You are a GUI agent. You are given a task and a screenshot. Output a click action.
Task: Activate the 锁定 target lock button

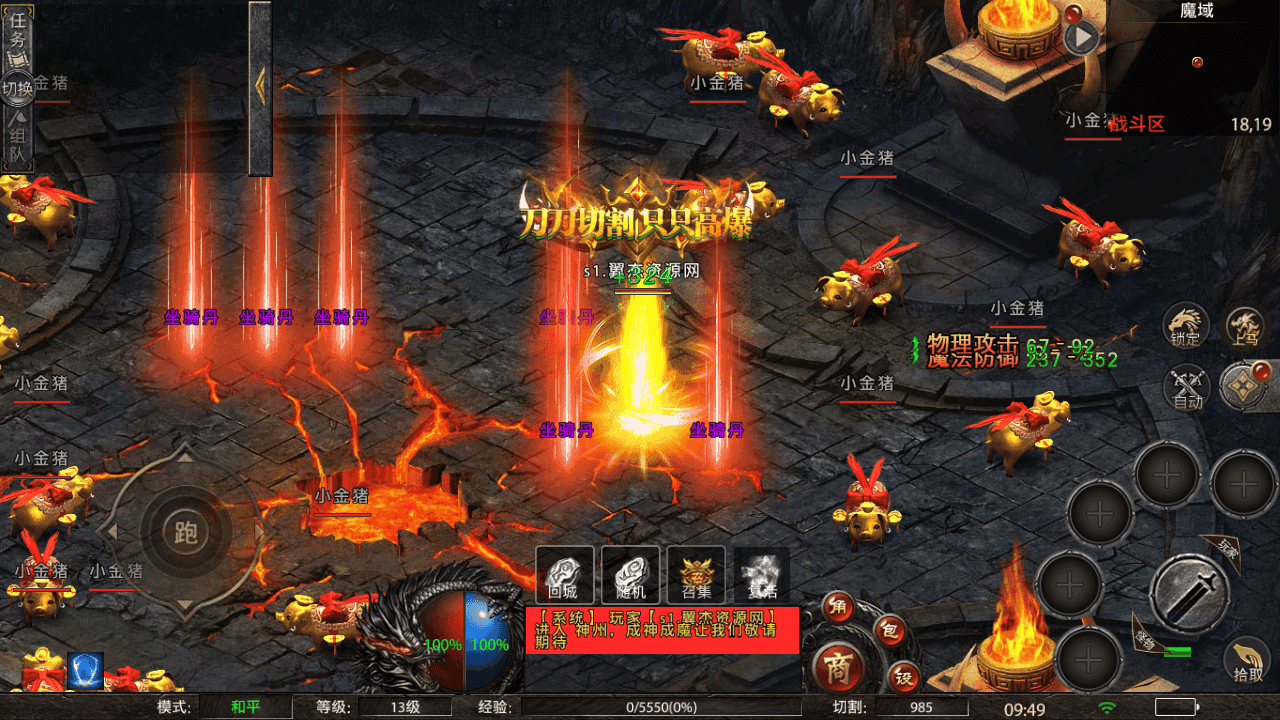pos(1186,326)
